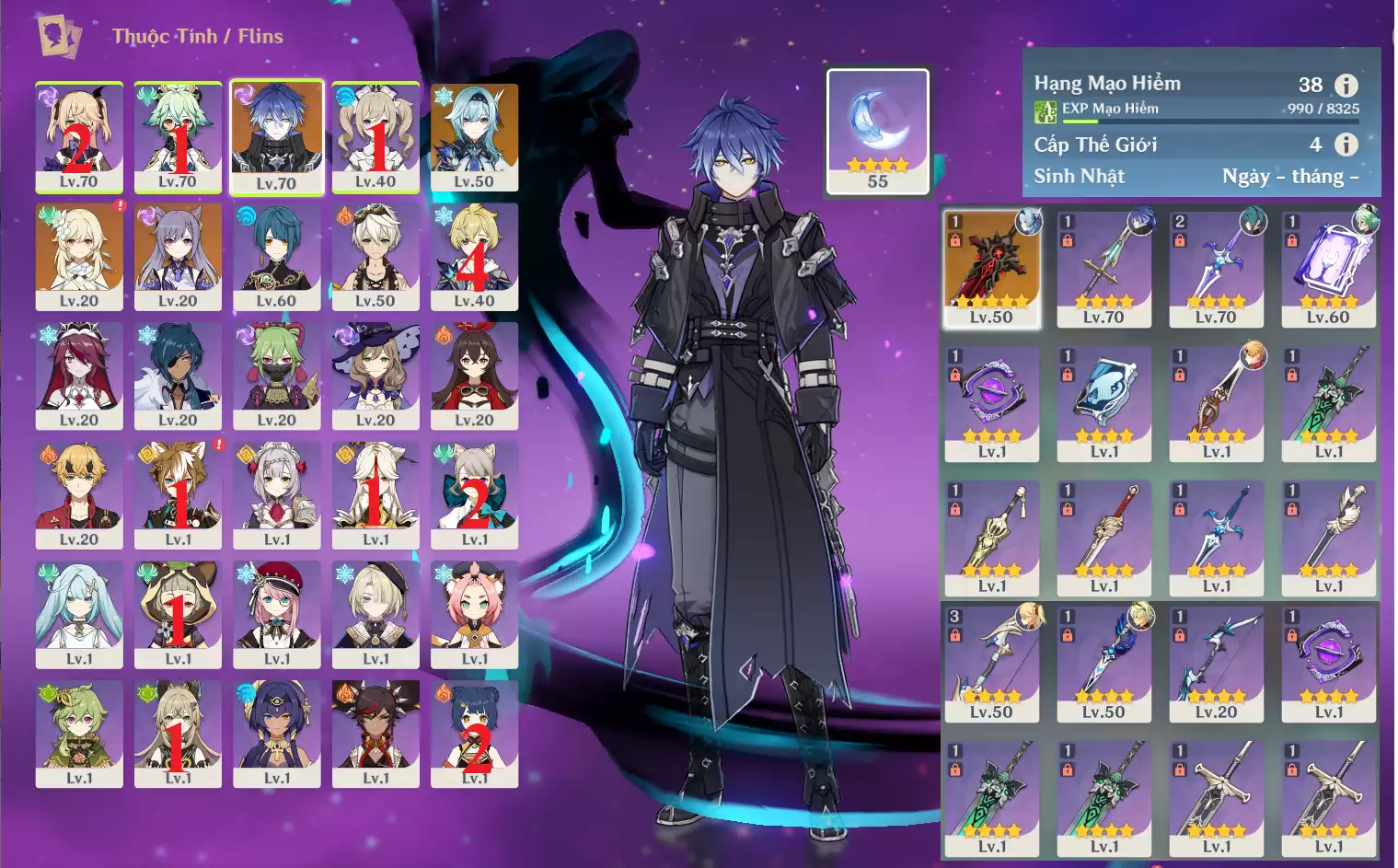Select Amber's character portrait
The width and height of the screenshot is (1398, 868).
tap(474, 375)
